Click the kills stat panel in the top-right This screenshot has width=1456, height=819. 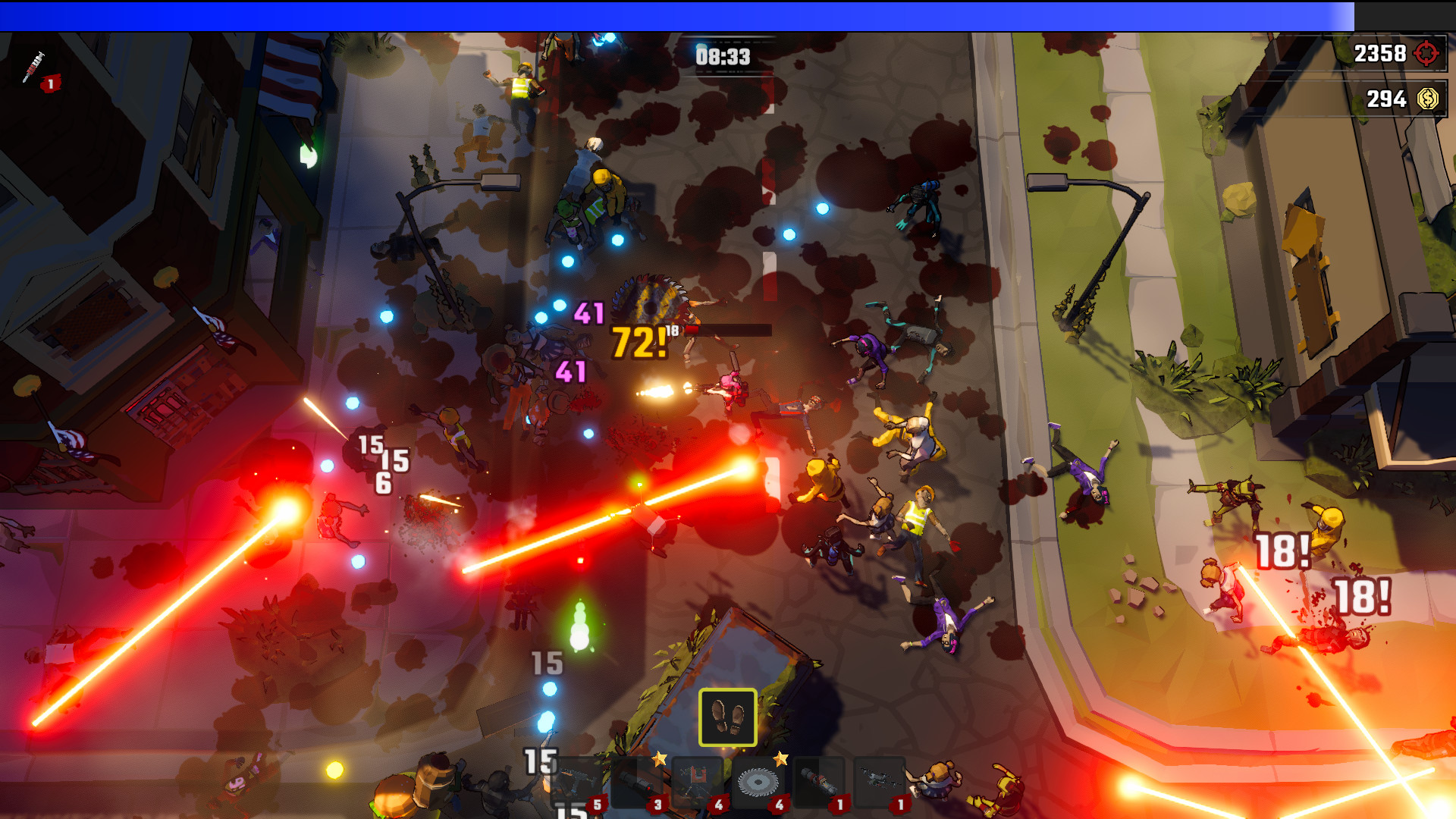(x=1395, y=53)
